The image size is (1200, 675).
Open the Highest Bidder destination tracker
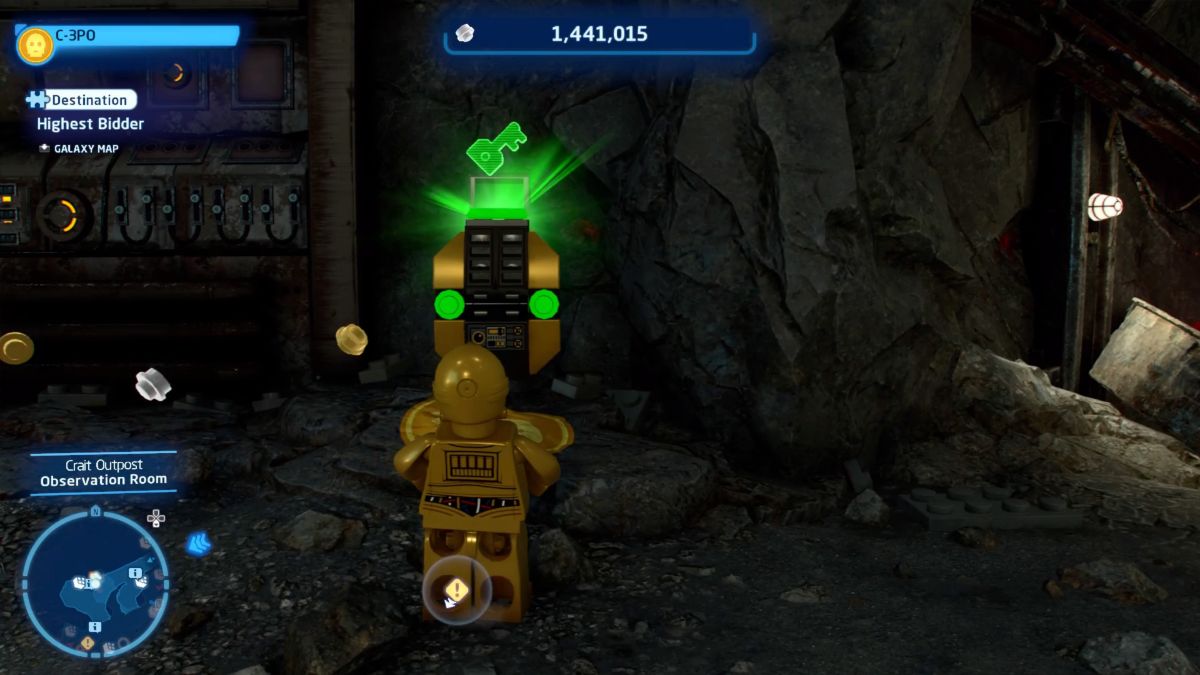pyautogui.click(x=90, y=124)
